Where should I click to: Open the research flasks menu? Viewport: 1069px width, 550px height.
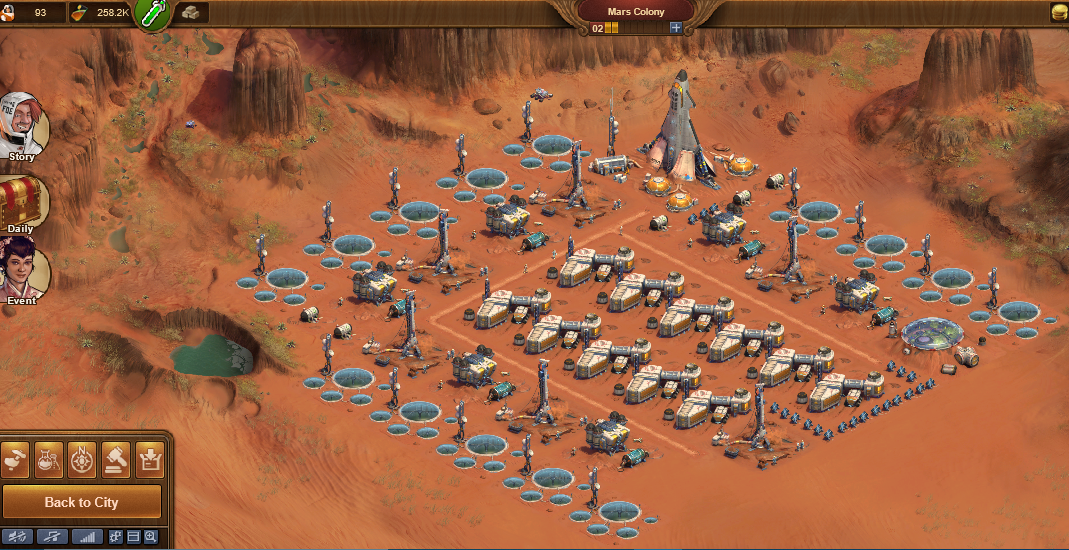tap(48, 457)
